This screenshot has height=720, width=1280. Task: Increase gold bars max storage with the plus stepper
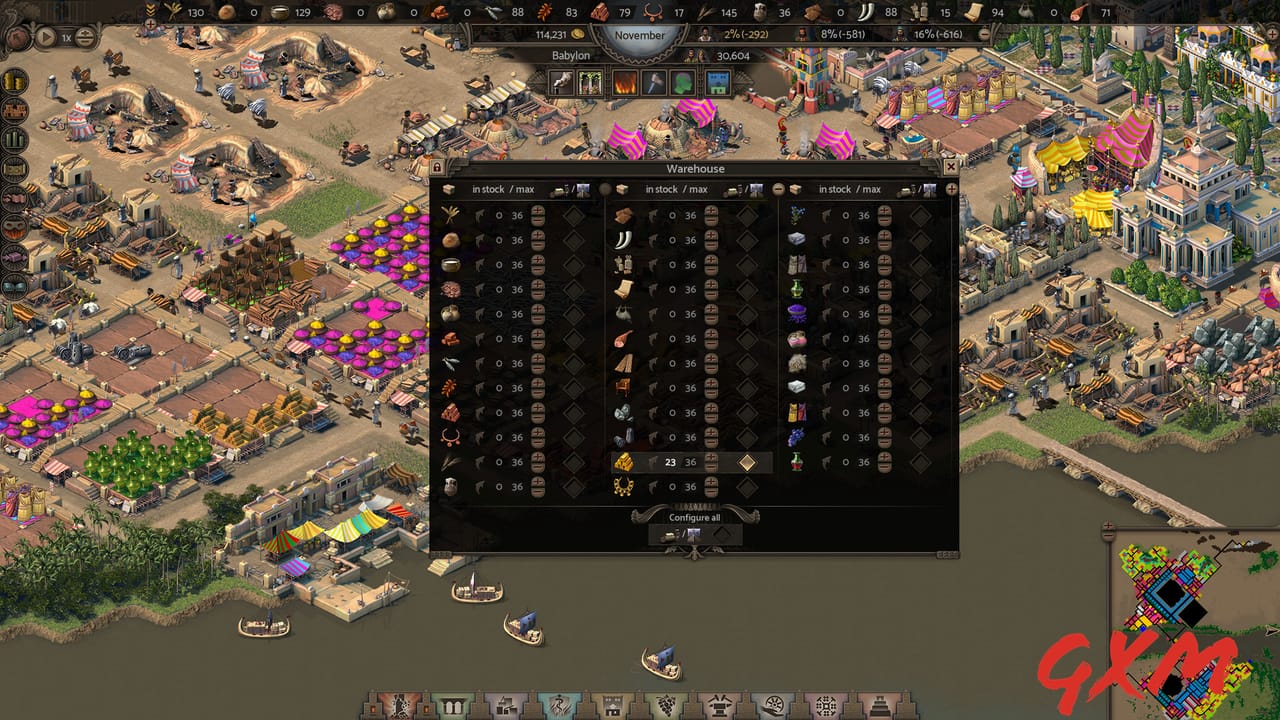711,457
